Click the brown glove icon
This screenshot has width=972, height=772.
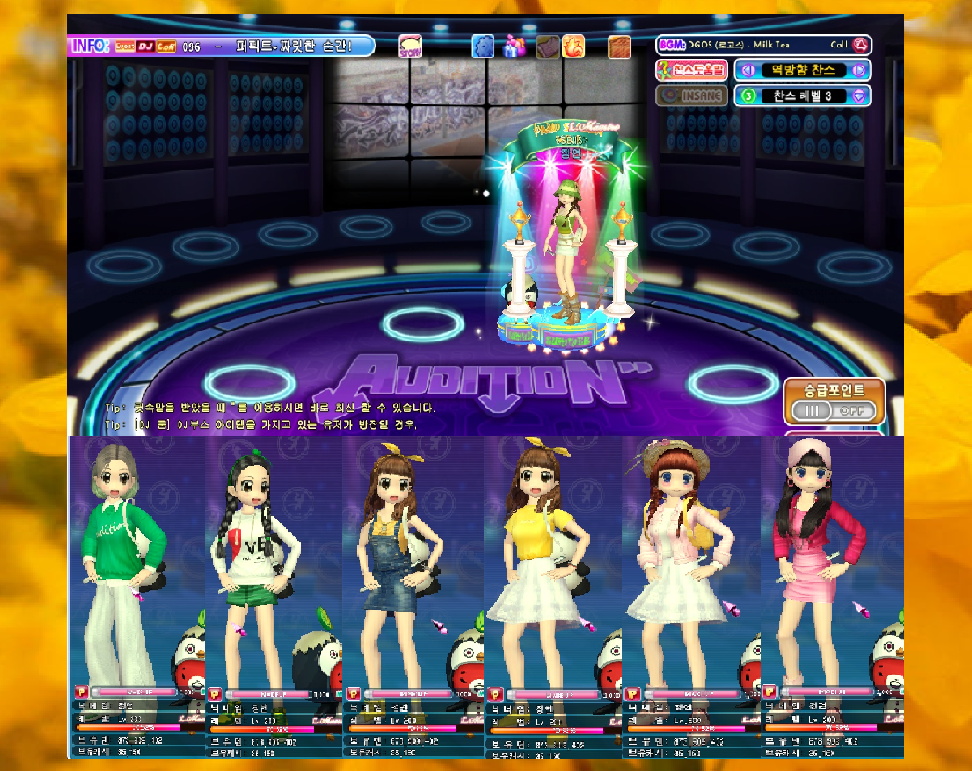(x=546, y=46)
